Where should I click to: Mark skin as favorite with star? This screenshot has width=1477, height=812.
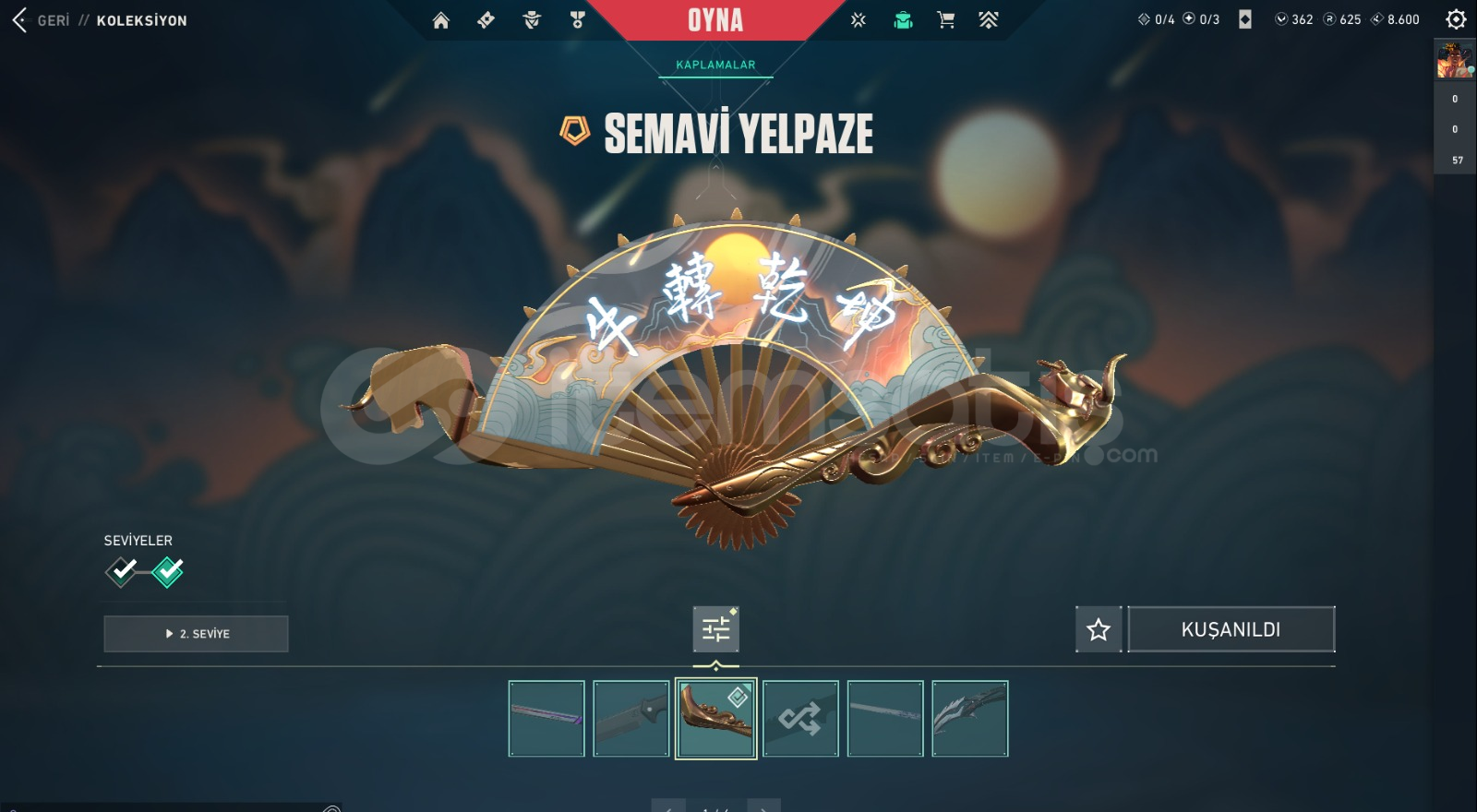(x=1099, y=629)
